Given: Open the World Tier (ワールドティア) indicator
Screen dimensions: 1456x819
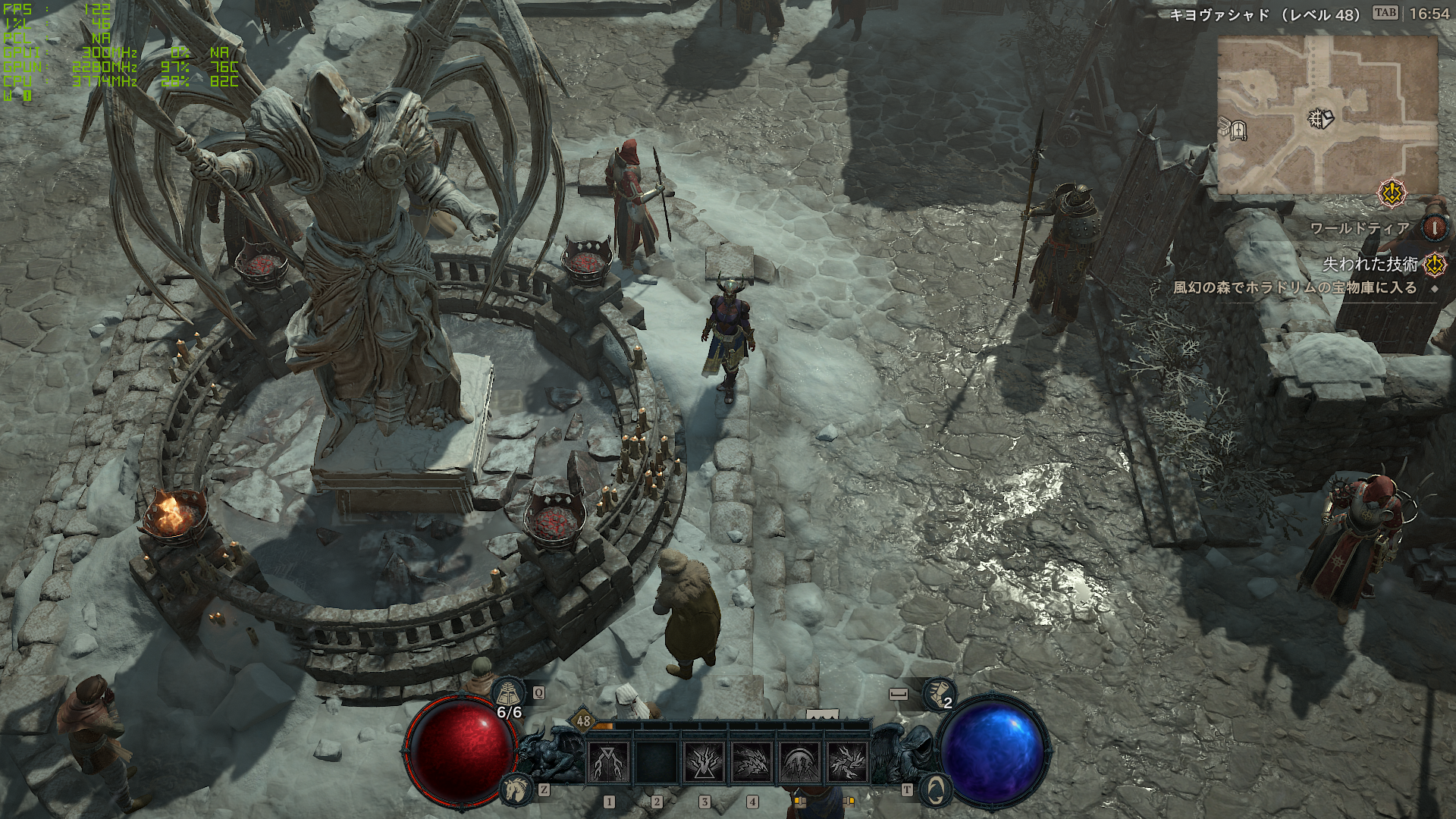Looking at the screenshot, I should [1434, 227].
